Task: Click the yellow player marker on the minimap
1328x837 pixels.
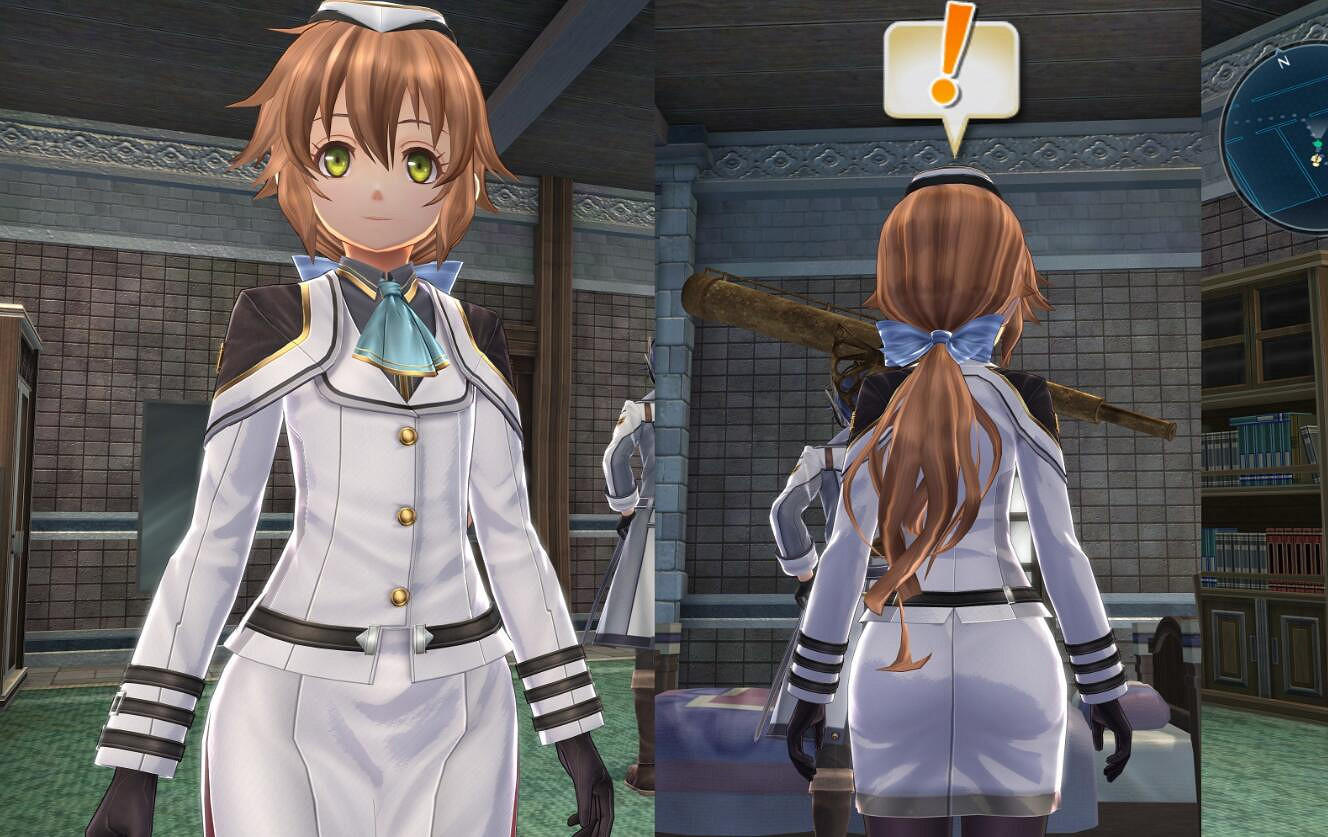Action: [1317, 160]
